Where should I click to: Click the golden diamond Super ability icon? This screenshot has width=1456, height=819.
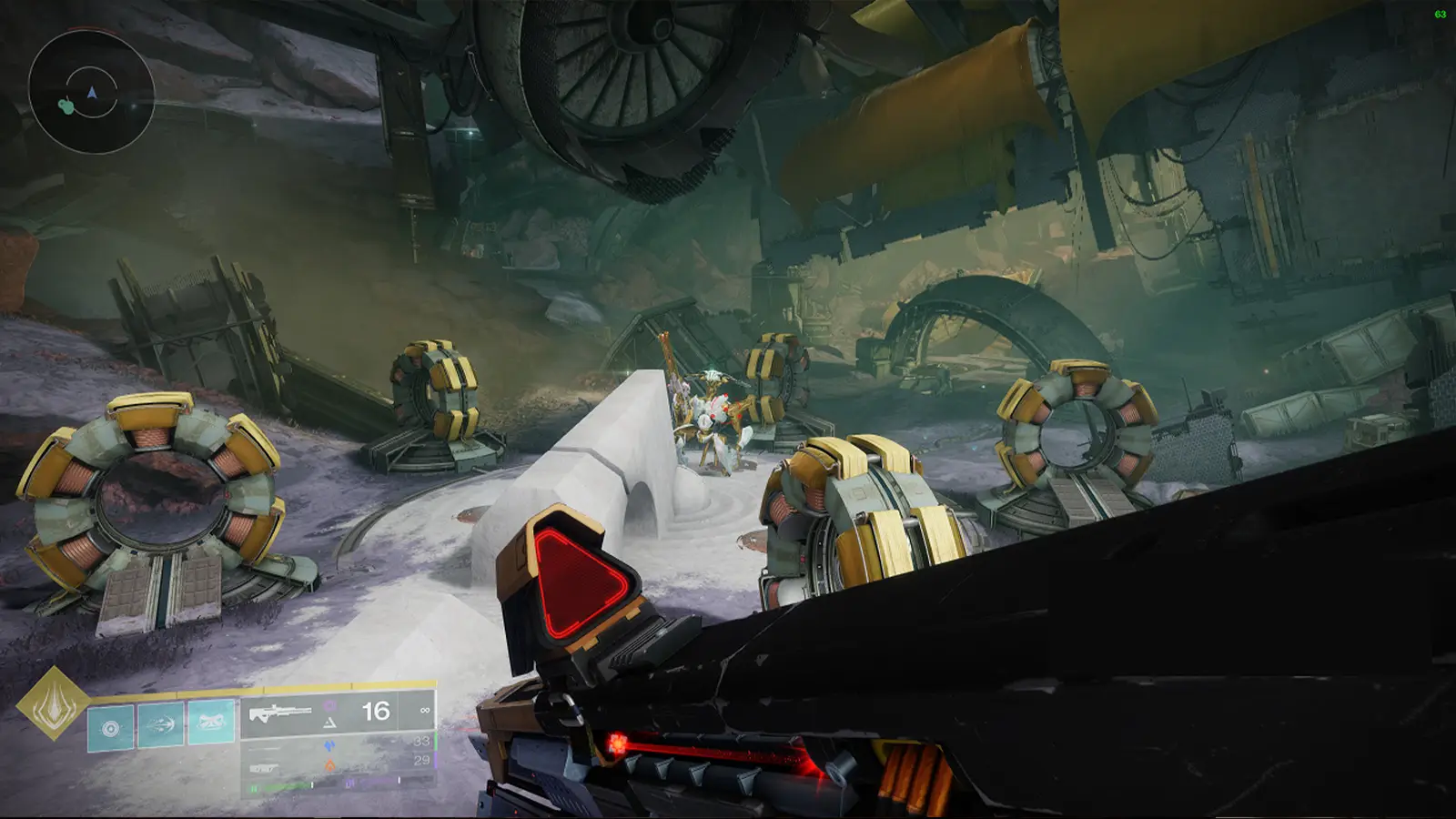(52, 709)
